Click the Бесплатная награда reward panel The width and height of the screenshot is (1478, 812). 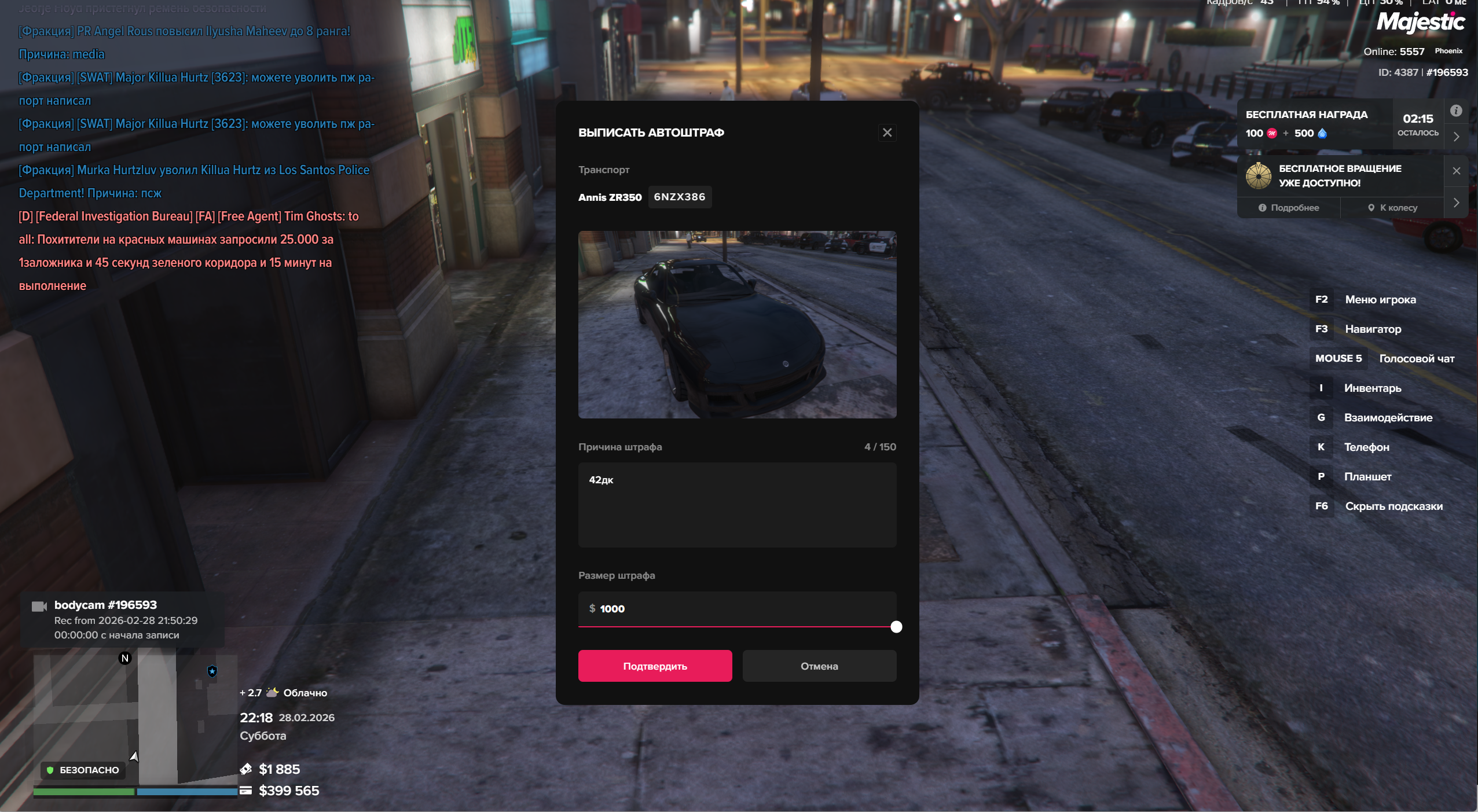click(1314, 124)
